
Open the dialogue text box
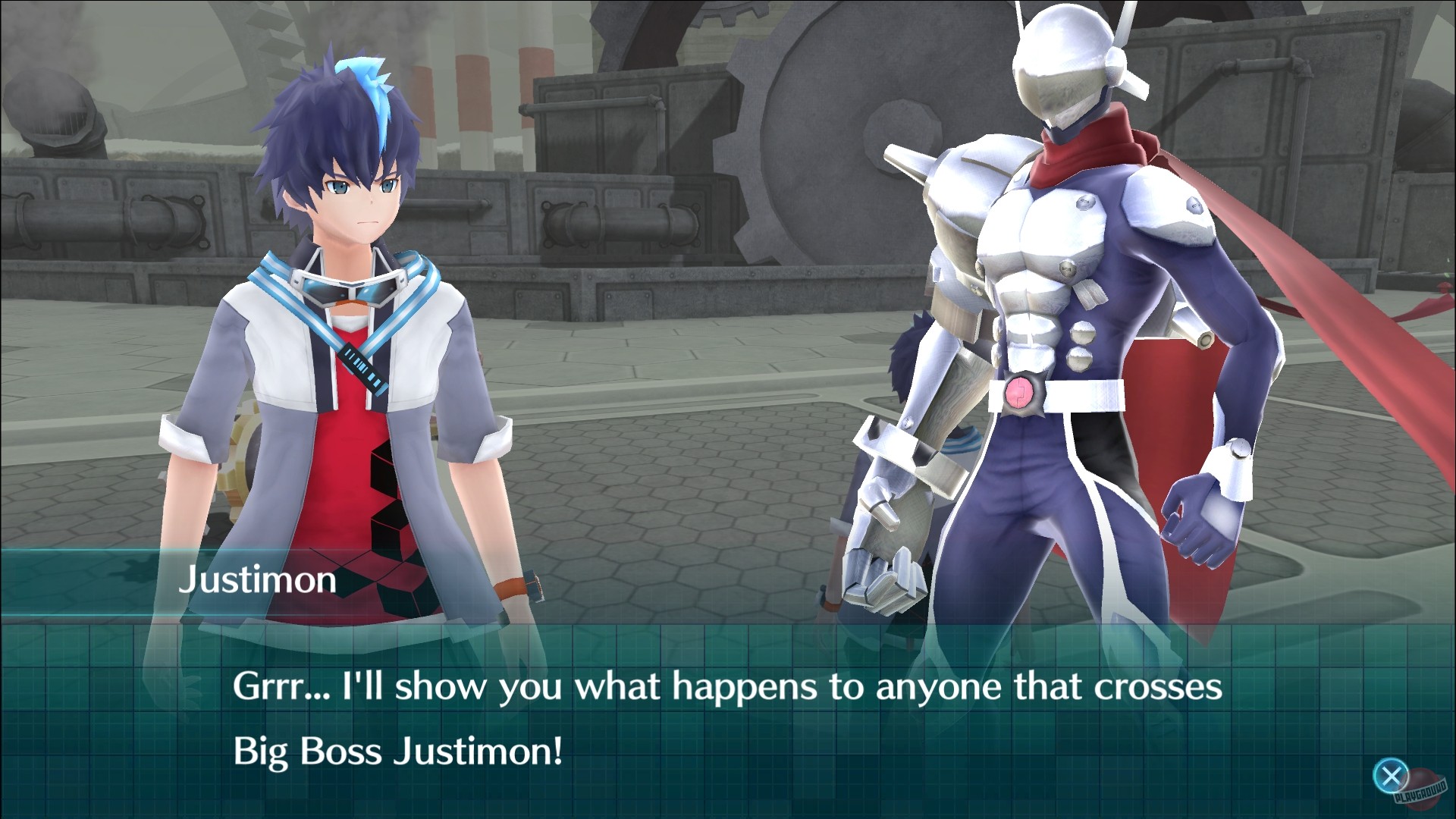pyautogui.click(x=728, y=720)
